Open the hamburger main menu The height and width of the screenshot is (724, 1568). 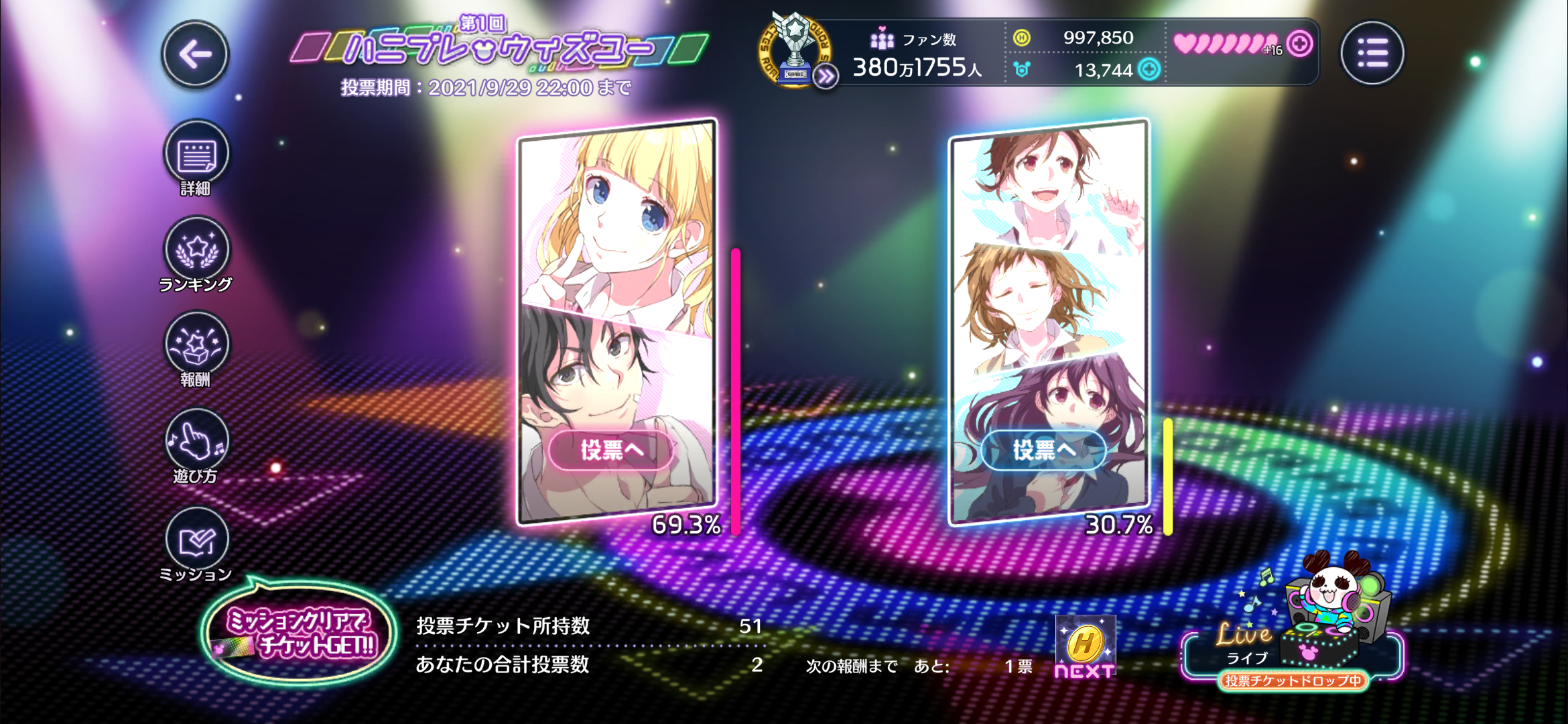click(x=1372, y=53)
